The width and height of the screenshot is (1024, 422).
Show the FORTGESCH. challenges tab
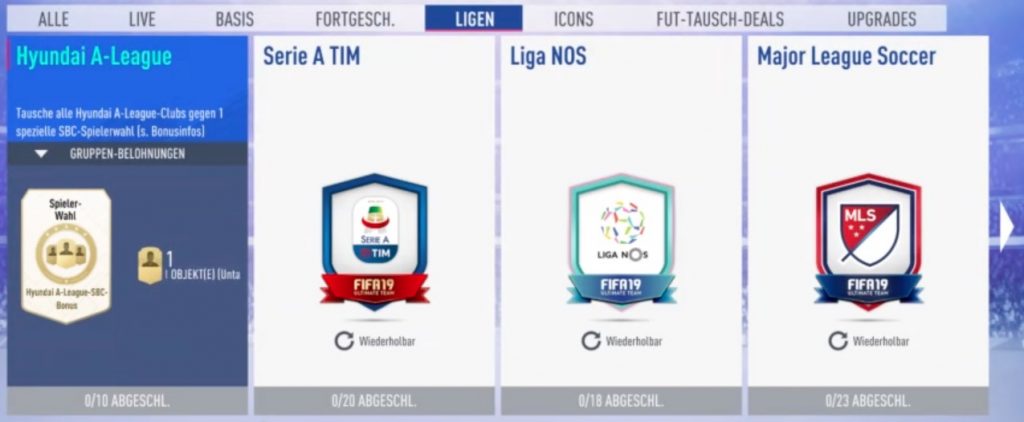(x=354, y=19)
